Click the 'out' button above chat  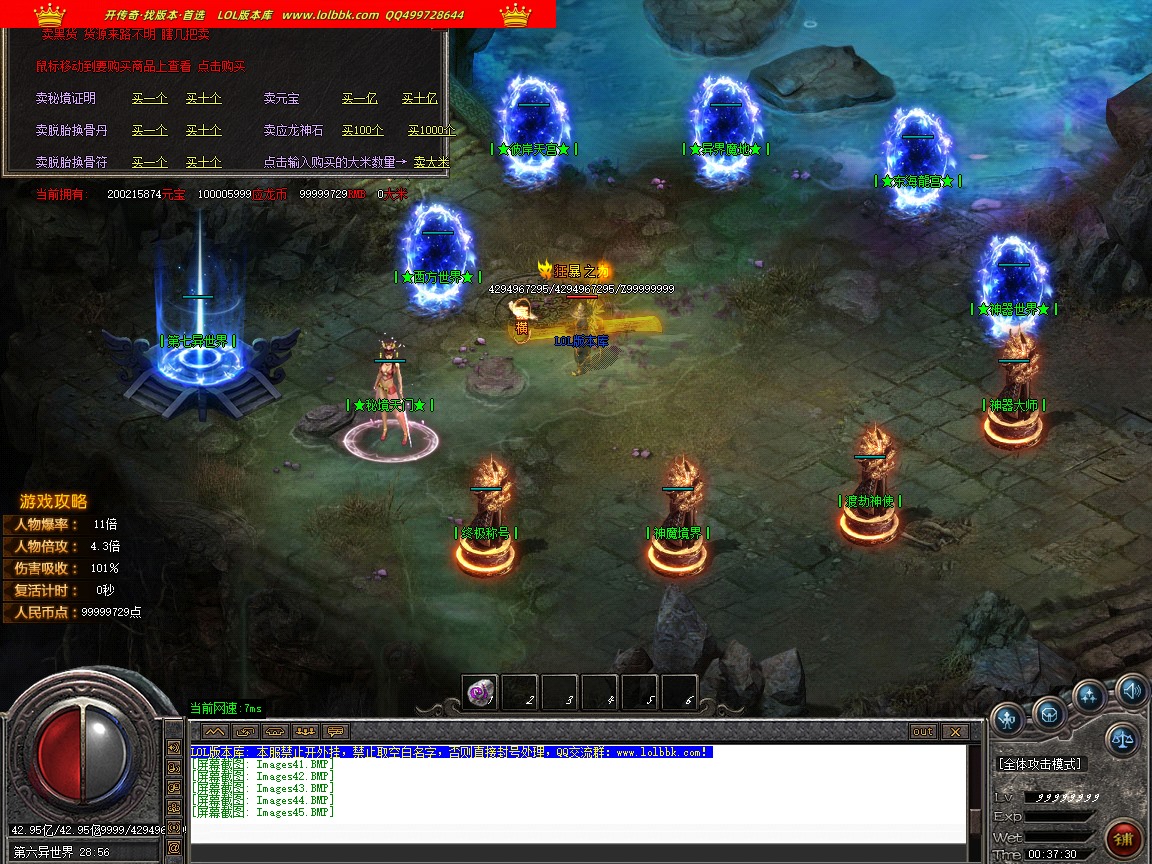point(922,732)
